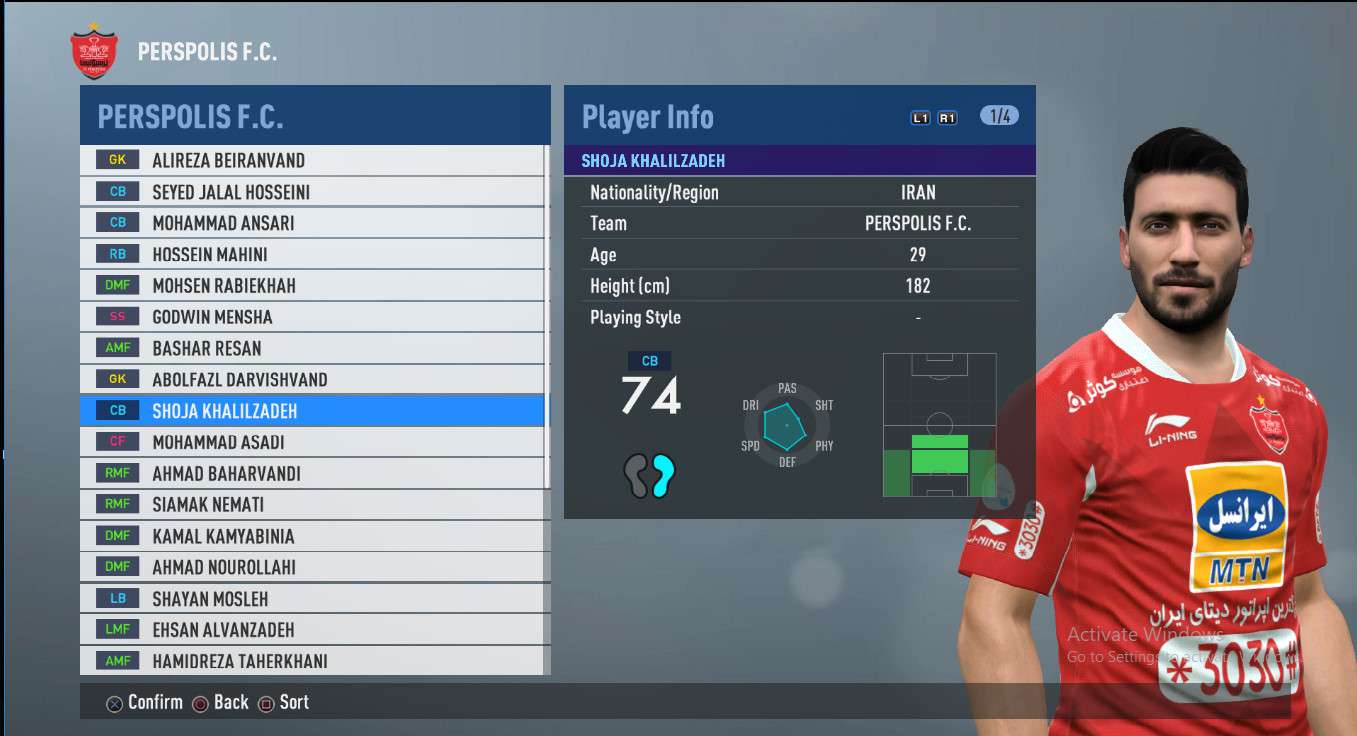1357x736 pixels.
Task: Select Godwin Mensha player row
Action: pos(313,317)
